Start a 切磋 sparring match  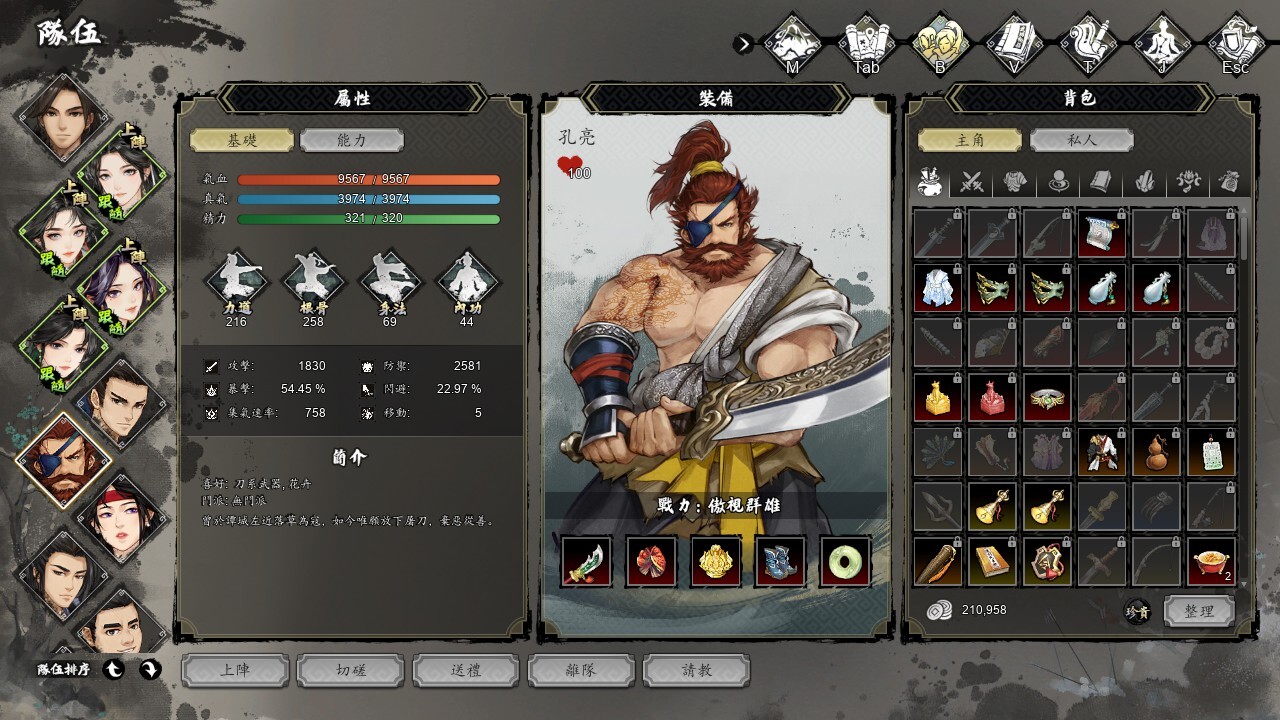click(x=351, y=670)
